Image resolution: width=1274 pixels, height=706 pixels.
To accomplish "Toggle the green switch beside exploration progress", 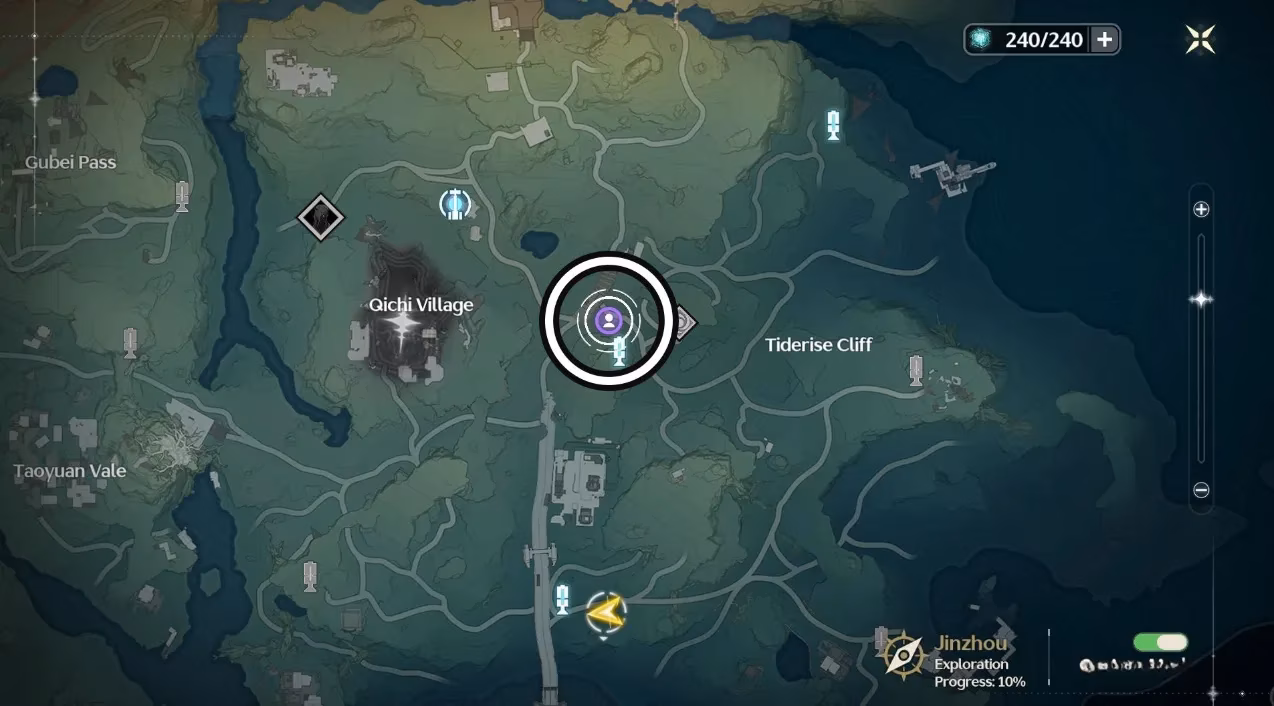I will click(1160, 642).
